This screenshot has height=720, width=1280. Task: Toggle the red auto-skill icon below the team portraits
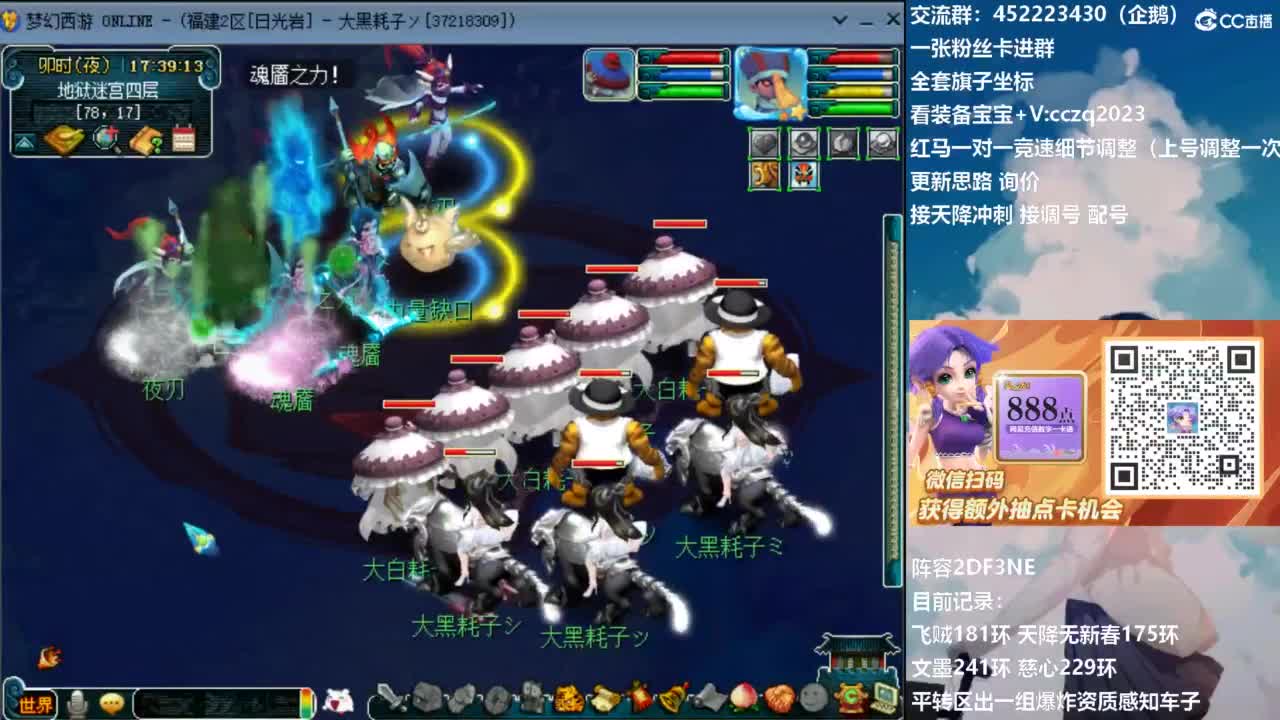point(802,175)
